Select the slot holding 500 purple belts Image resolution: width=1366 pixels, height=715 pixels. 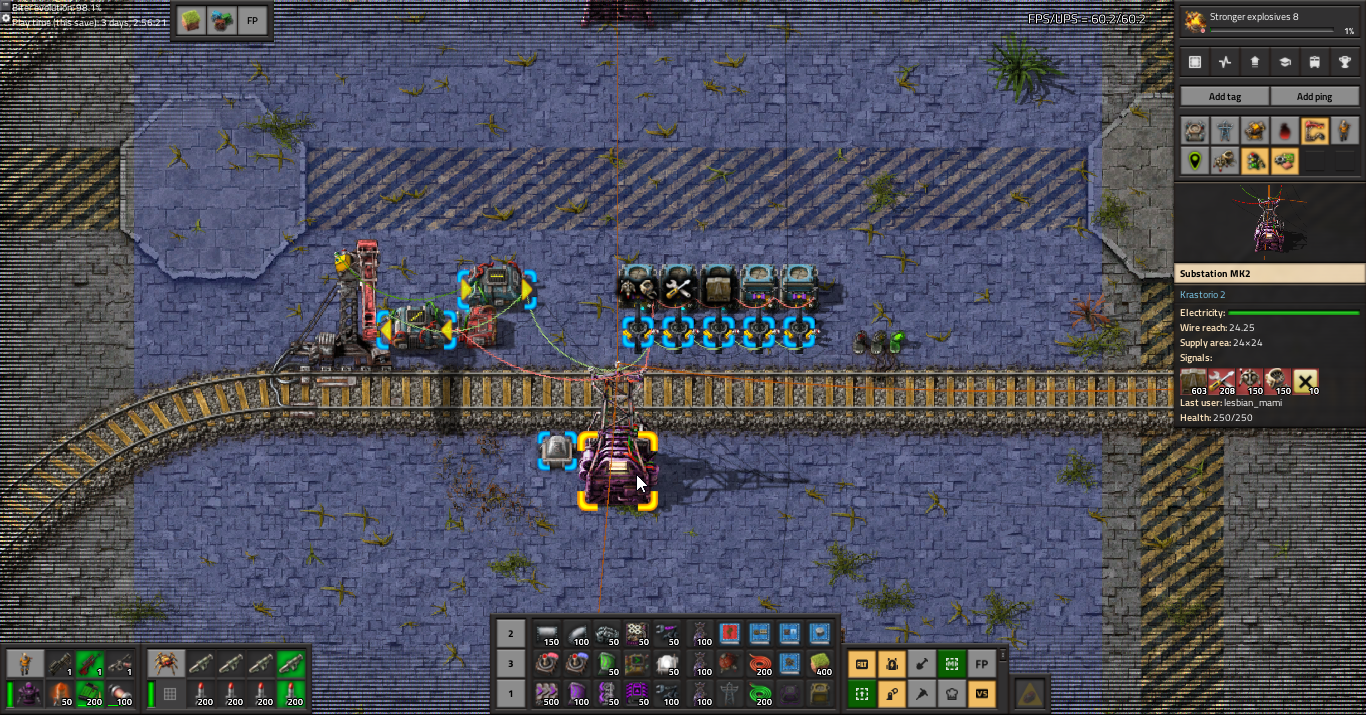click(x=547, y=693)
